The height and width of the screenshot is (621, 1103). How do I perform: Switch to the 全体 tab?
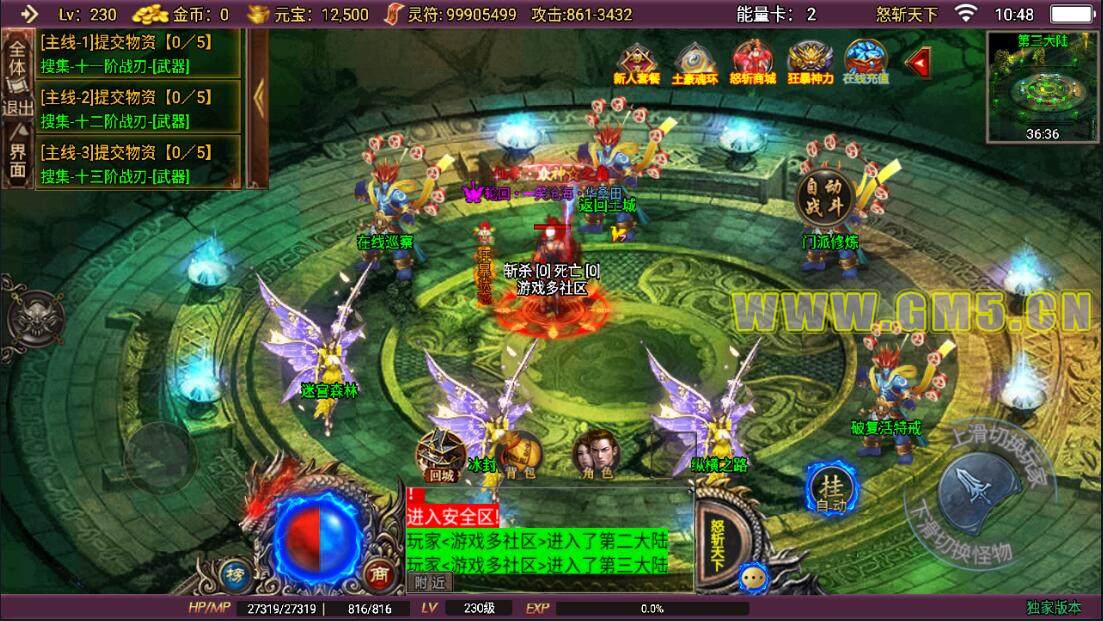click(x=17, y=60)
